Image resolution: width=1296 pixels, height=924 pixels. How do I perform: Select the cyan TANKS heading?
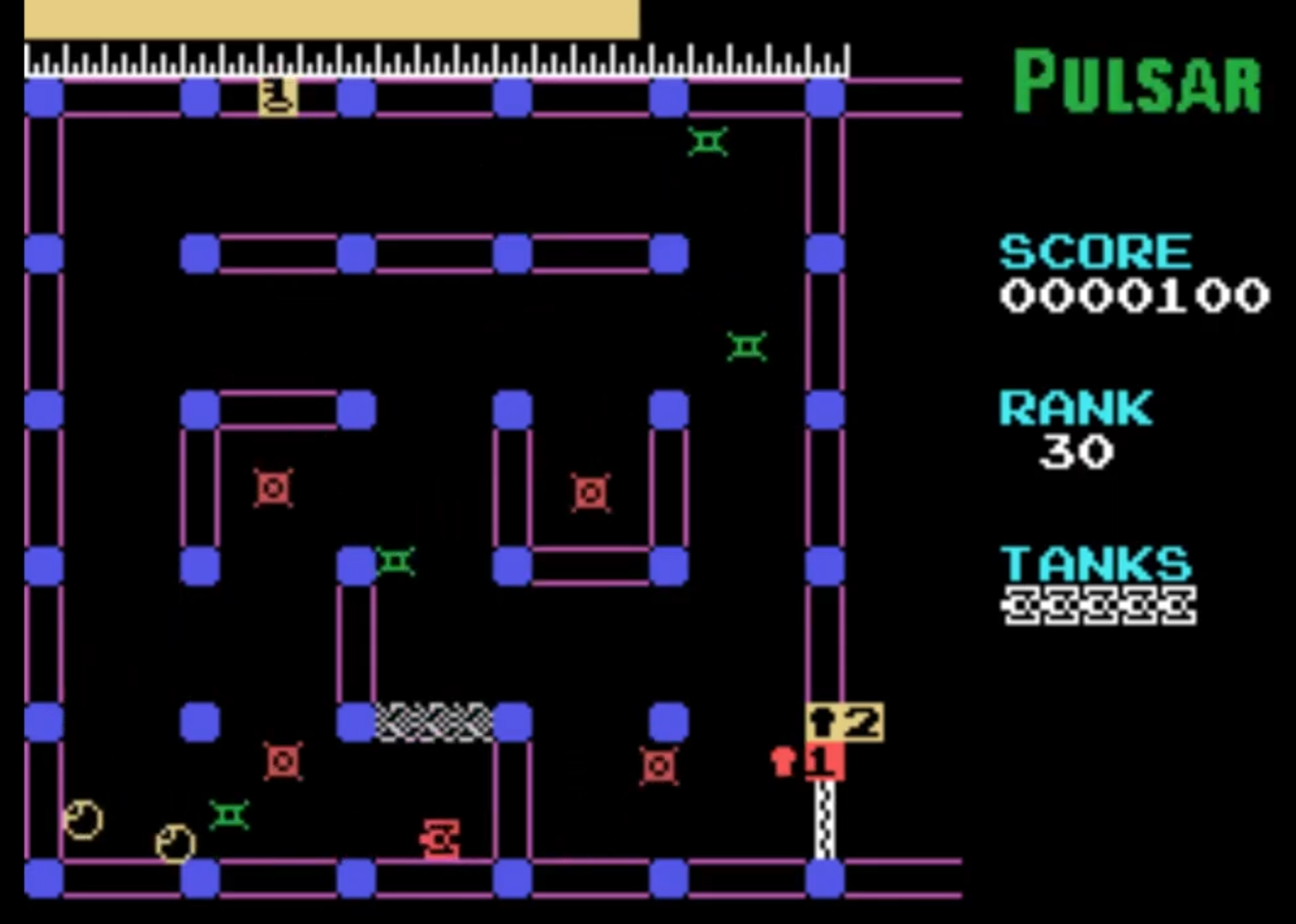tap(1096, 564)
